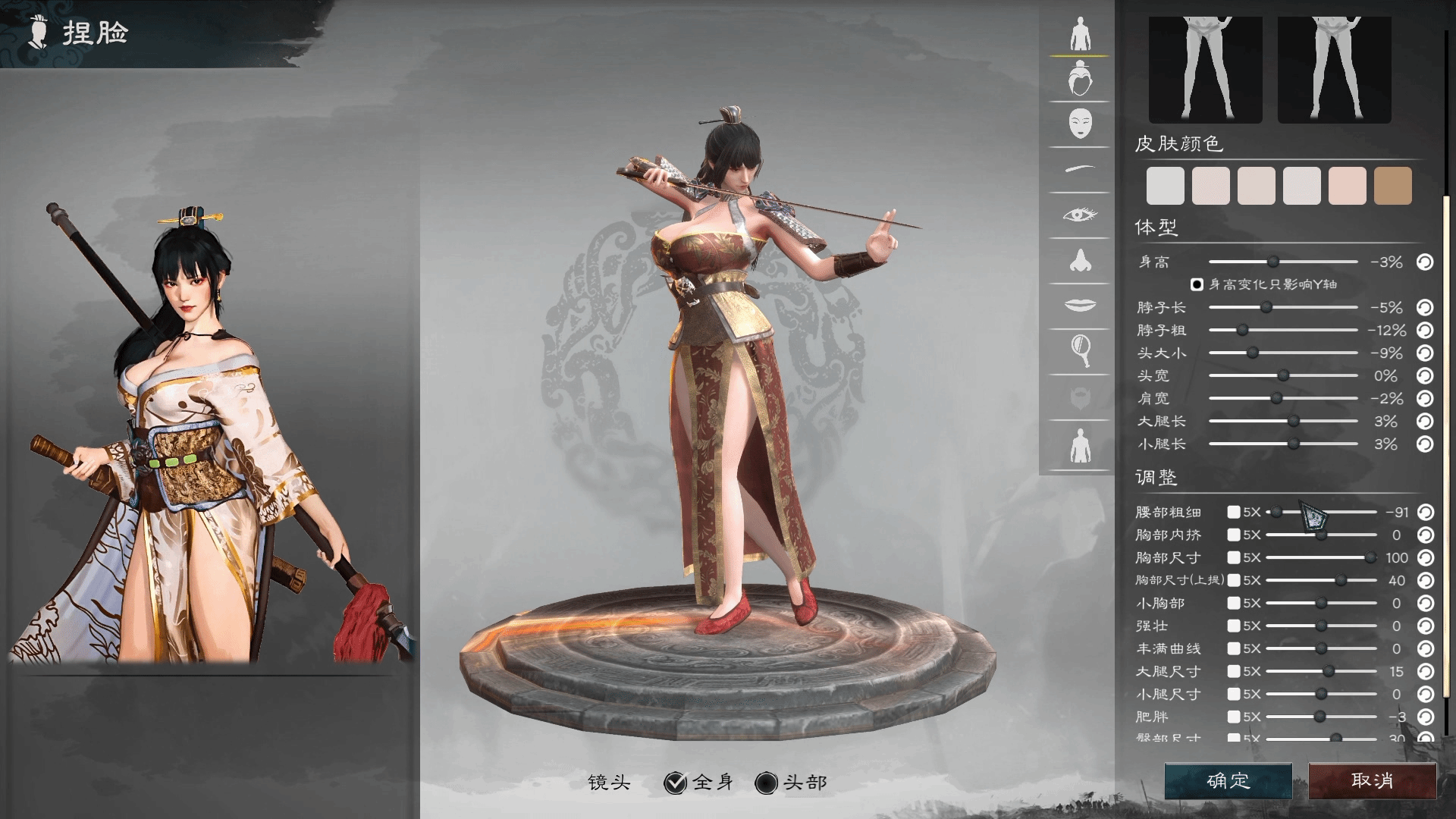The width and height of the screenshot is (1456, 819).
Task: Reset the 脖子长 neck length value
Action: click(x=1425, y=307)
